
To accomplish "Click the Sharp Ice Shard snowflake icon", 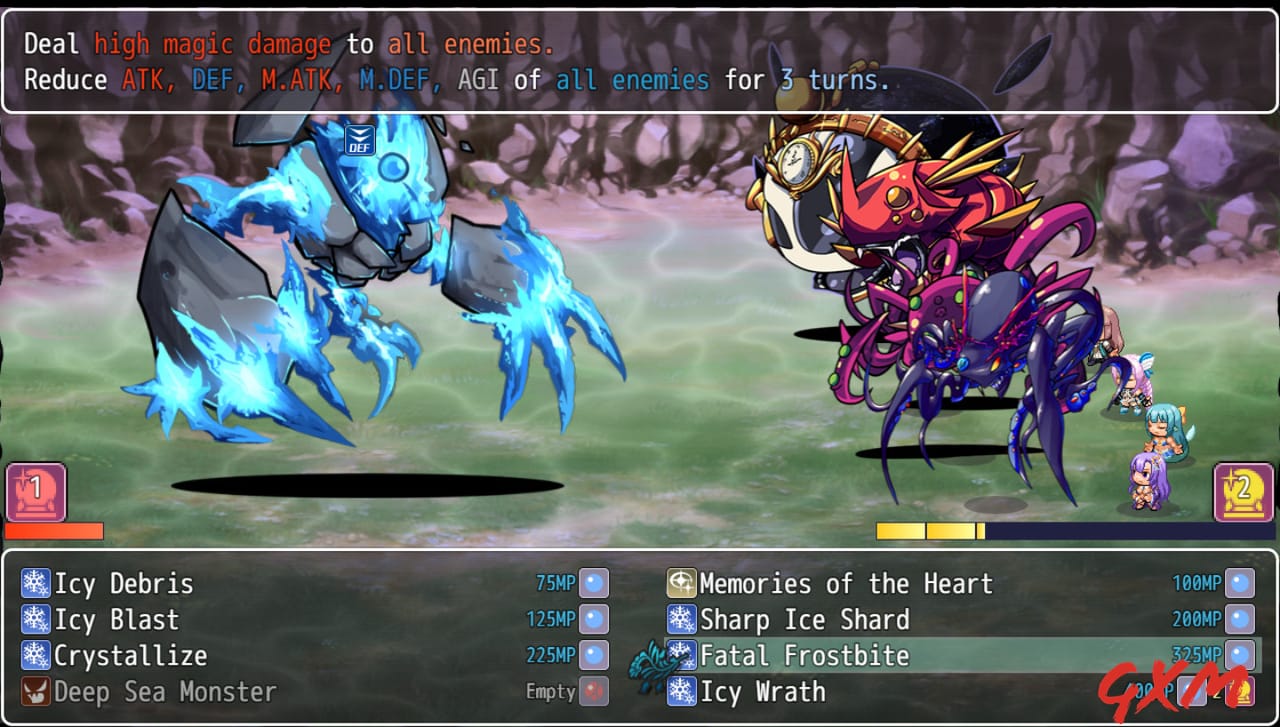I will click(684, 620).
